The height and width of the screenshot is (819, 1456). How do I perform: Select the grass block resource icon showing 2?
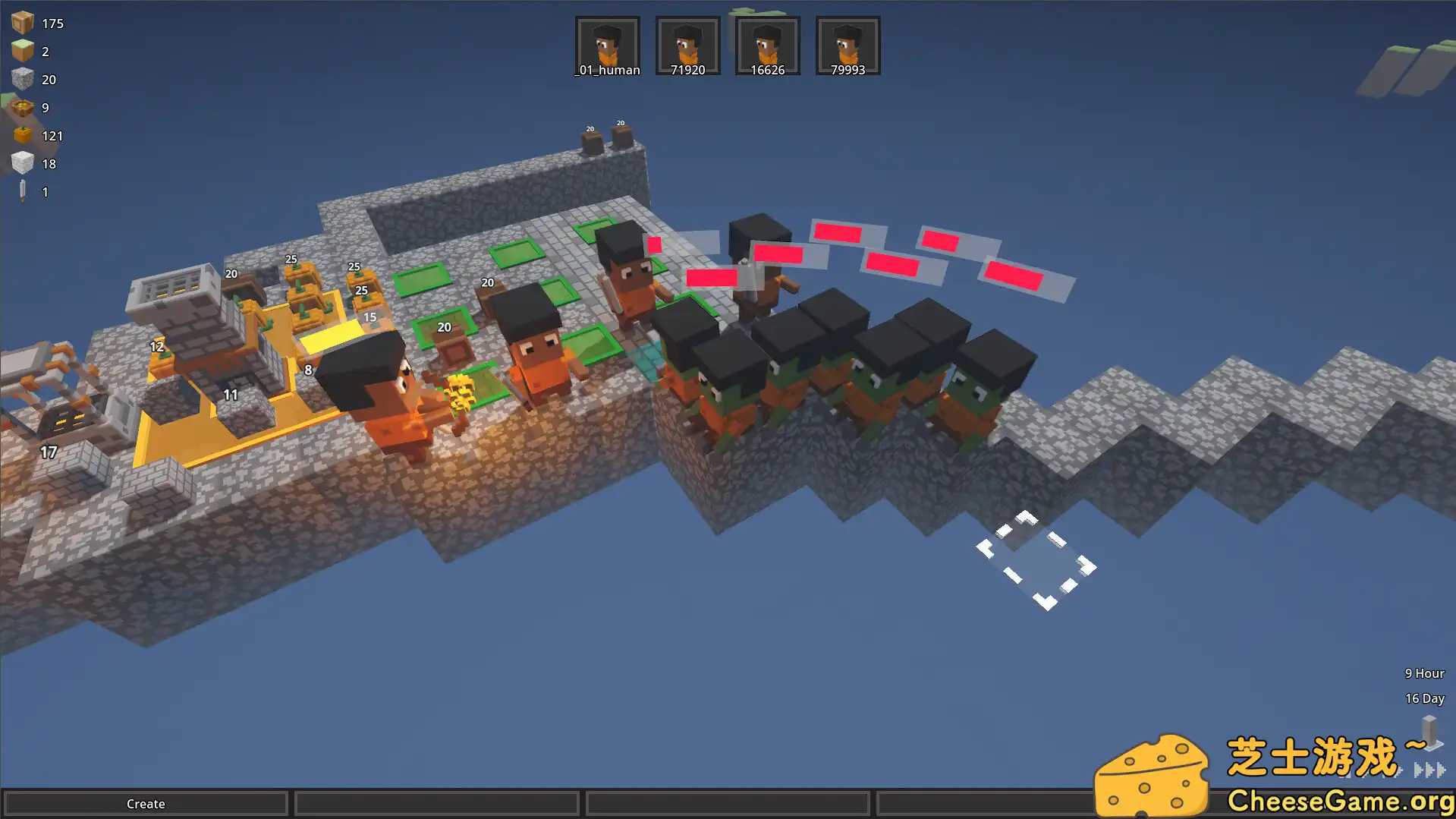[23, 51]
